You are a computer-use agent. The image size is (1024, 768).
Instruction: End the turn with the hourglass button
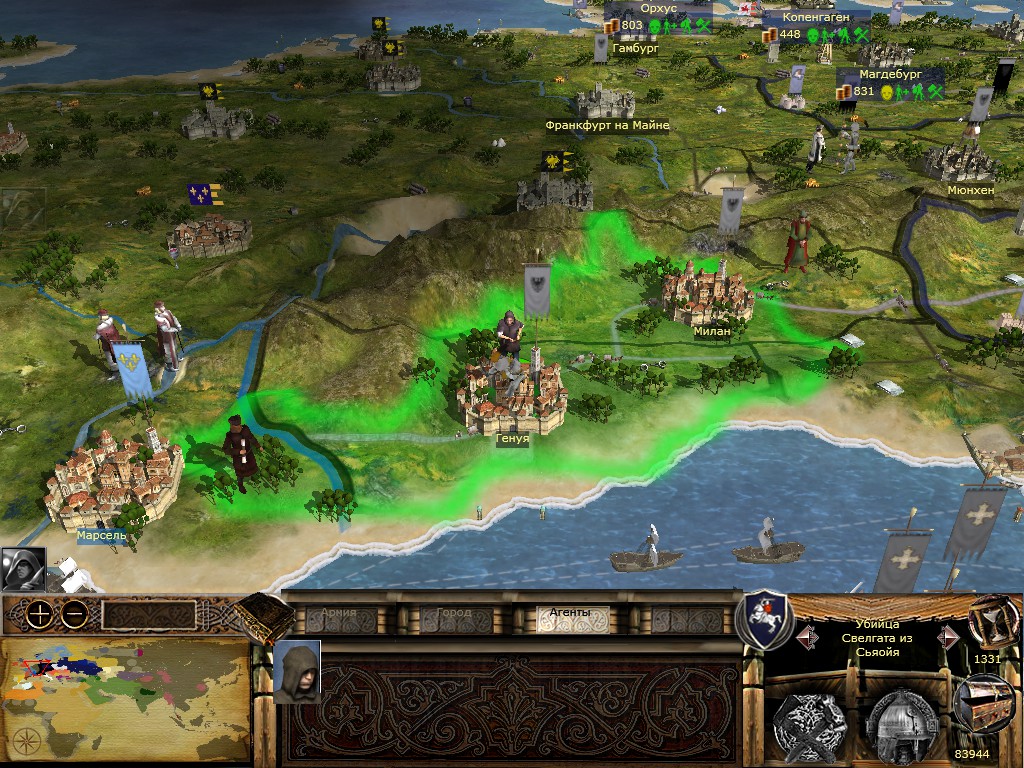pyautogui.click(x=988, y=621)
